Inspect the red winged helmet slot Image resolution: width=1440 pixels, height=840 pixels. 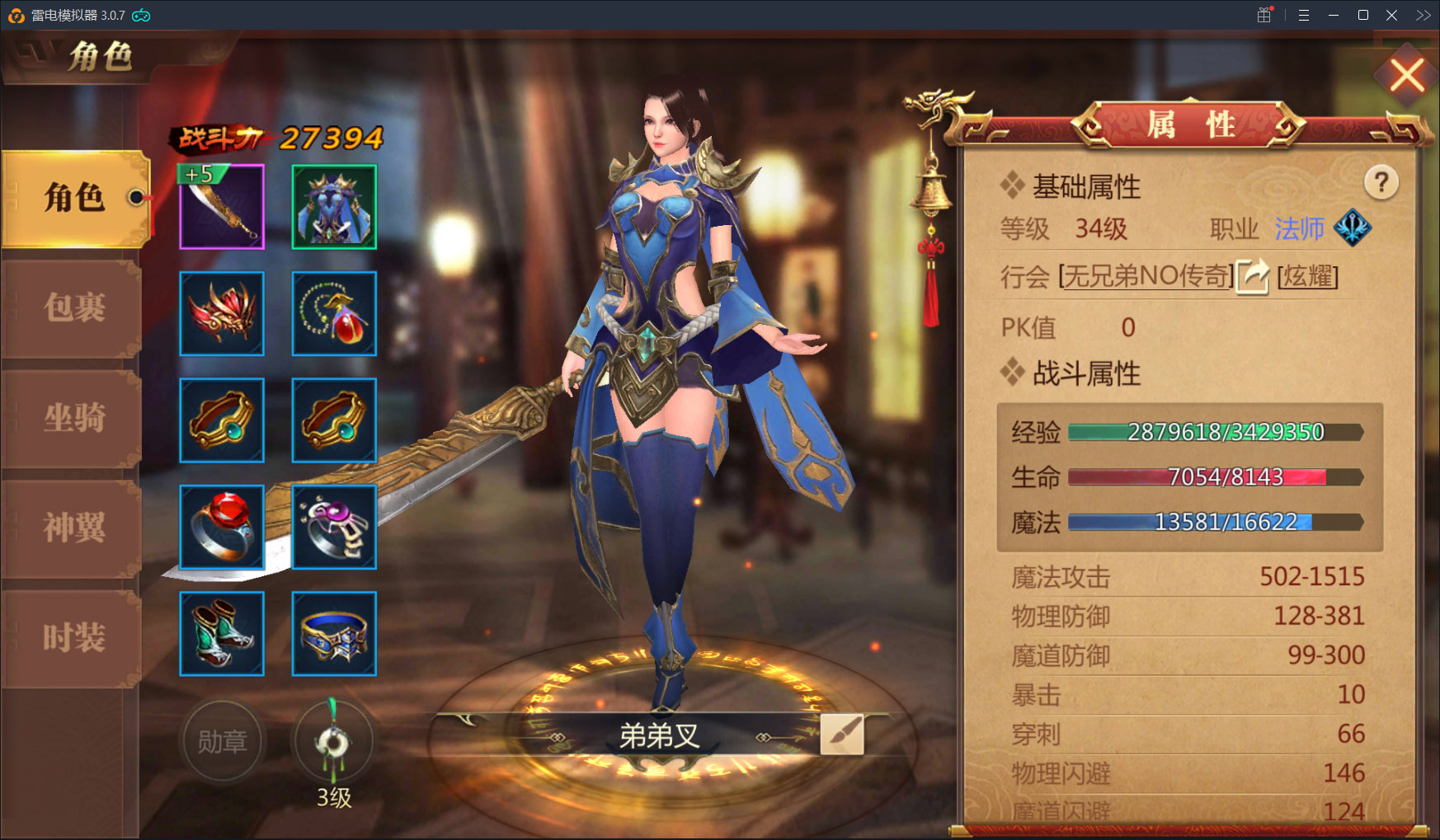[222, 313]
